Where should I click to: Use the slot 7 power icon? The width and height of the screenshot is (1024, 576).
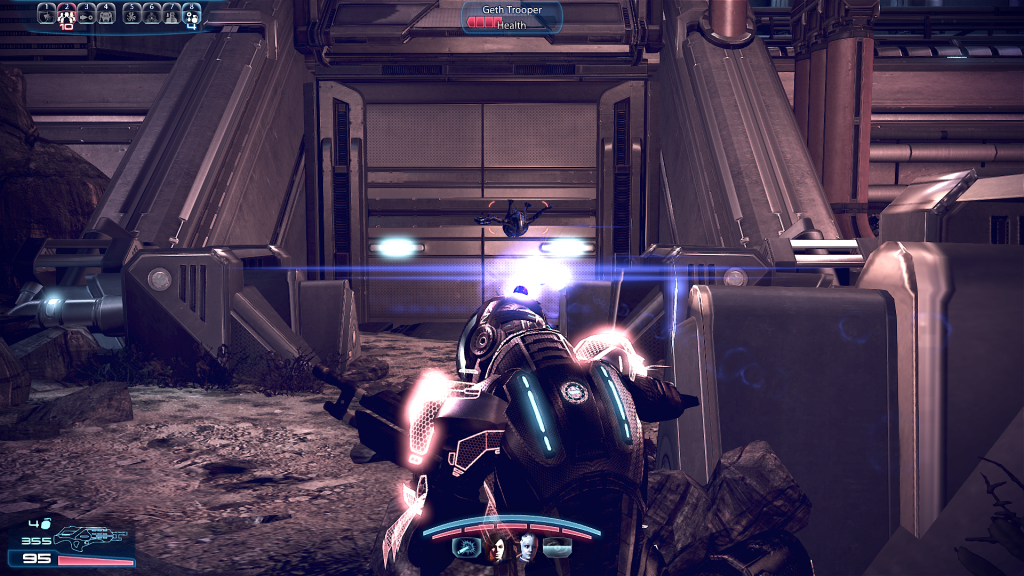(x=172, y=13)
